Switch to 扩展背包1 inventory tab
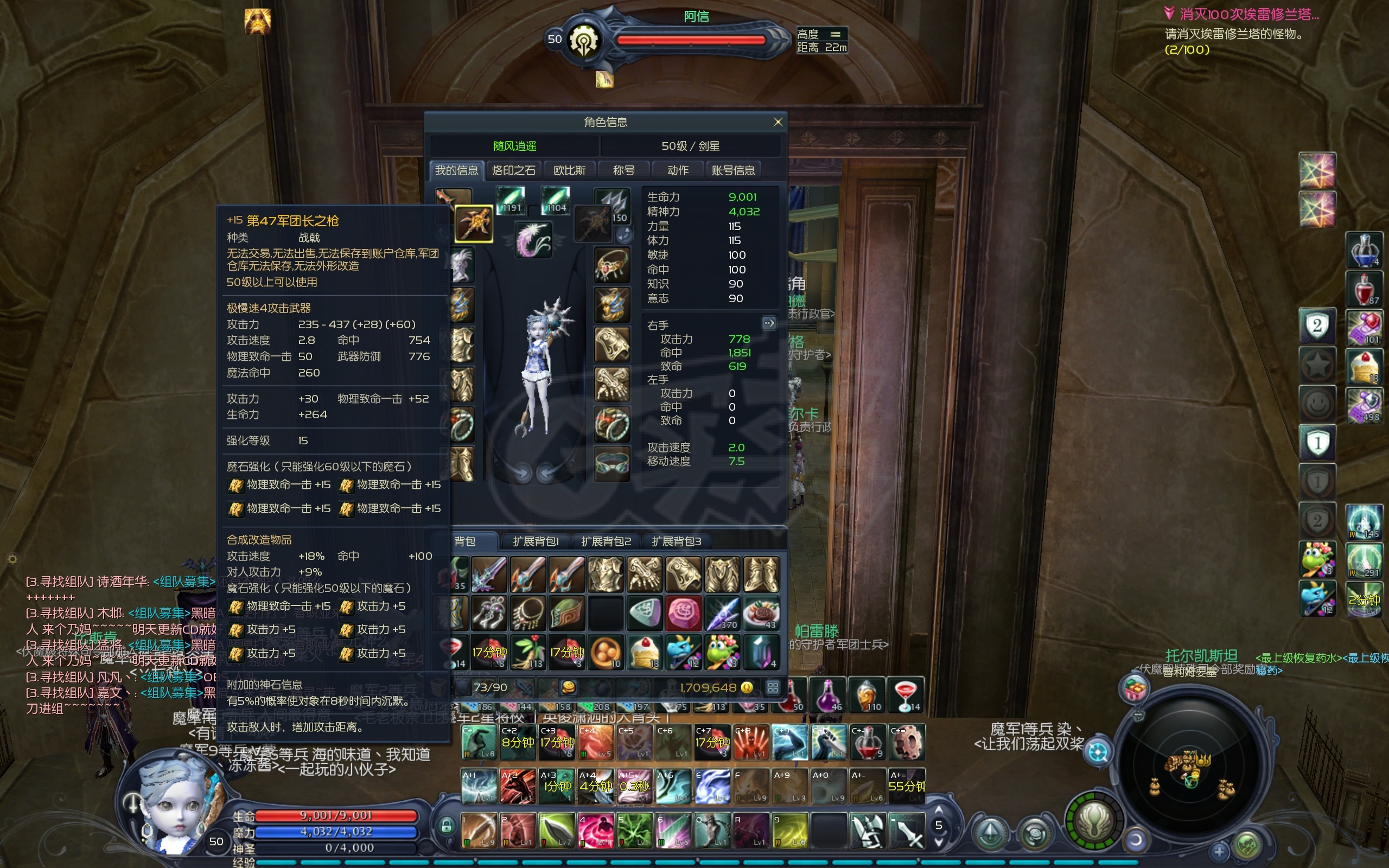The height and width of the screenshot is (868, 1389). [x=536, y=541]
